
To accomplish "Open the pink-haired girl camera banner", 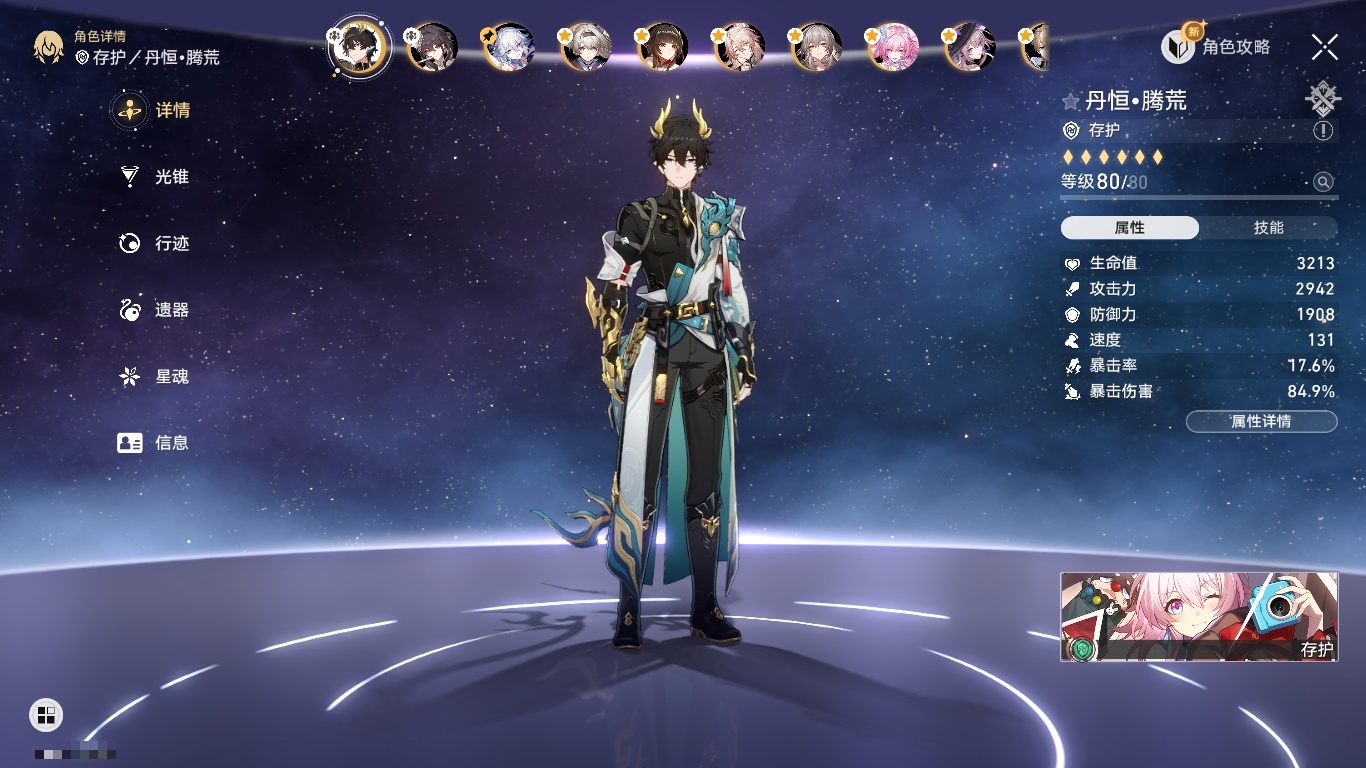I will coord(1199,617).
